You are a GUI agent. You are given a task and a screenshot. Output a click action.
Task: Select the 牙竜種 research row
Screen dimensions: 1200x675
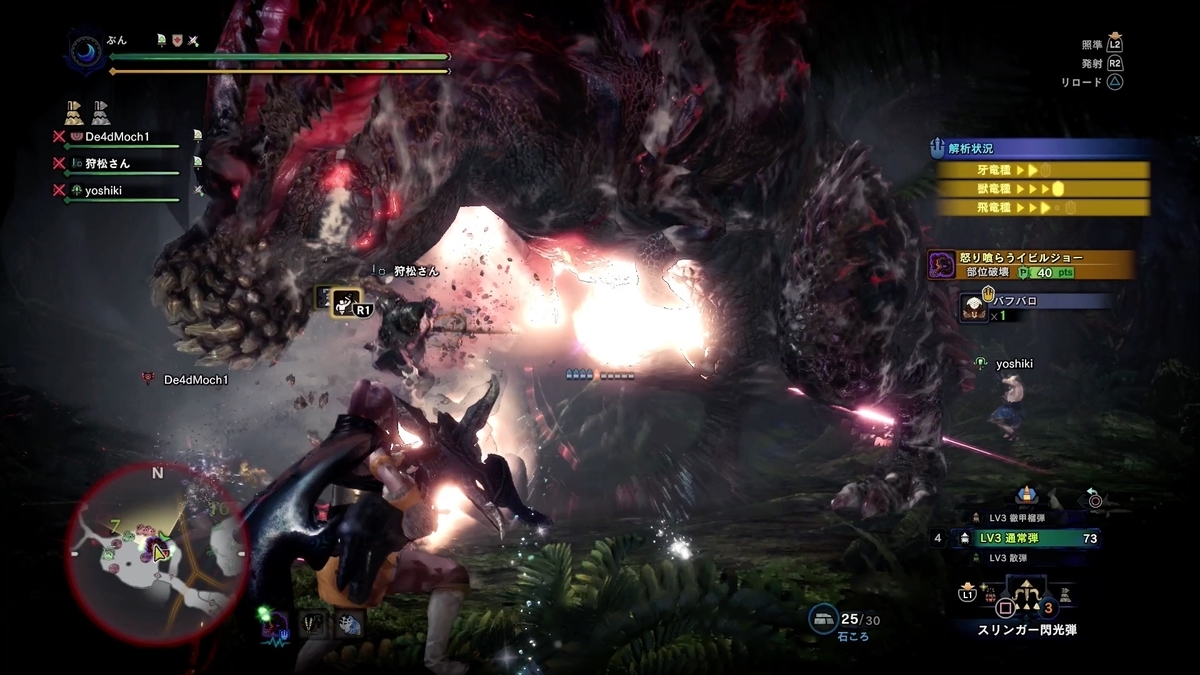click(x=1042, y=170)
